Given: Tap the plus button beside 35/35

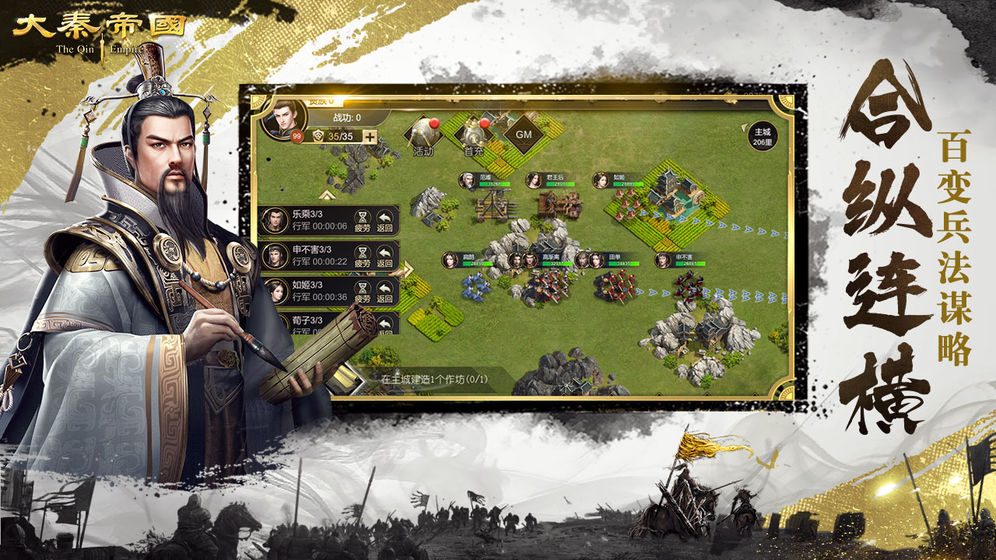Looking at the screenshot, I should pyautogui.click(x=370, y=137).
